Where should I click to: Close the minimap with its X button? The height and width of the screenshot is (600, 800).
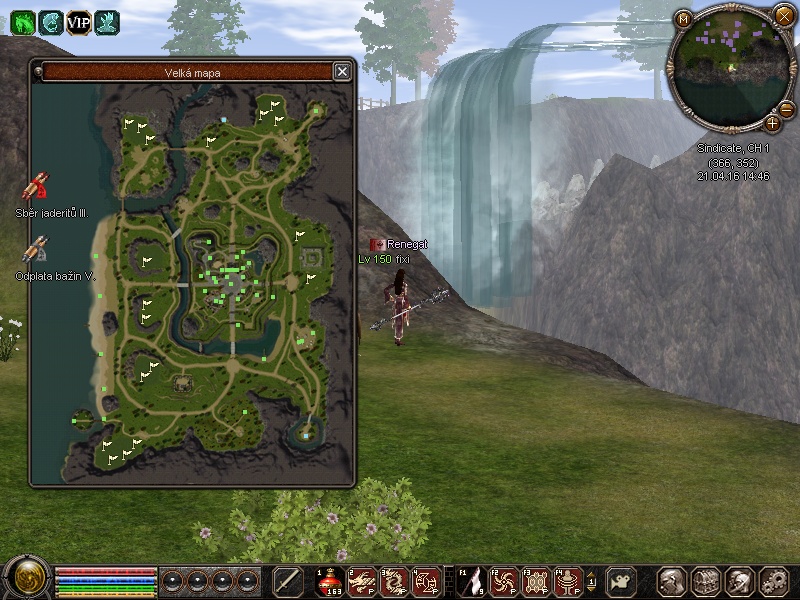(783, 15)
